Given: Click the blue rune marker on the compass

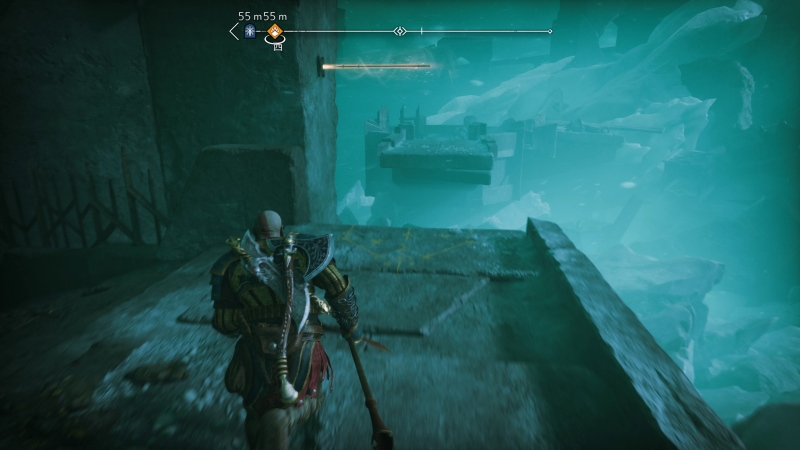Looking at the screenshot, I should pos(251,31).
